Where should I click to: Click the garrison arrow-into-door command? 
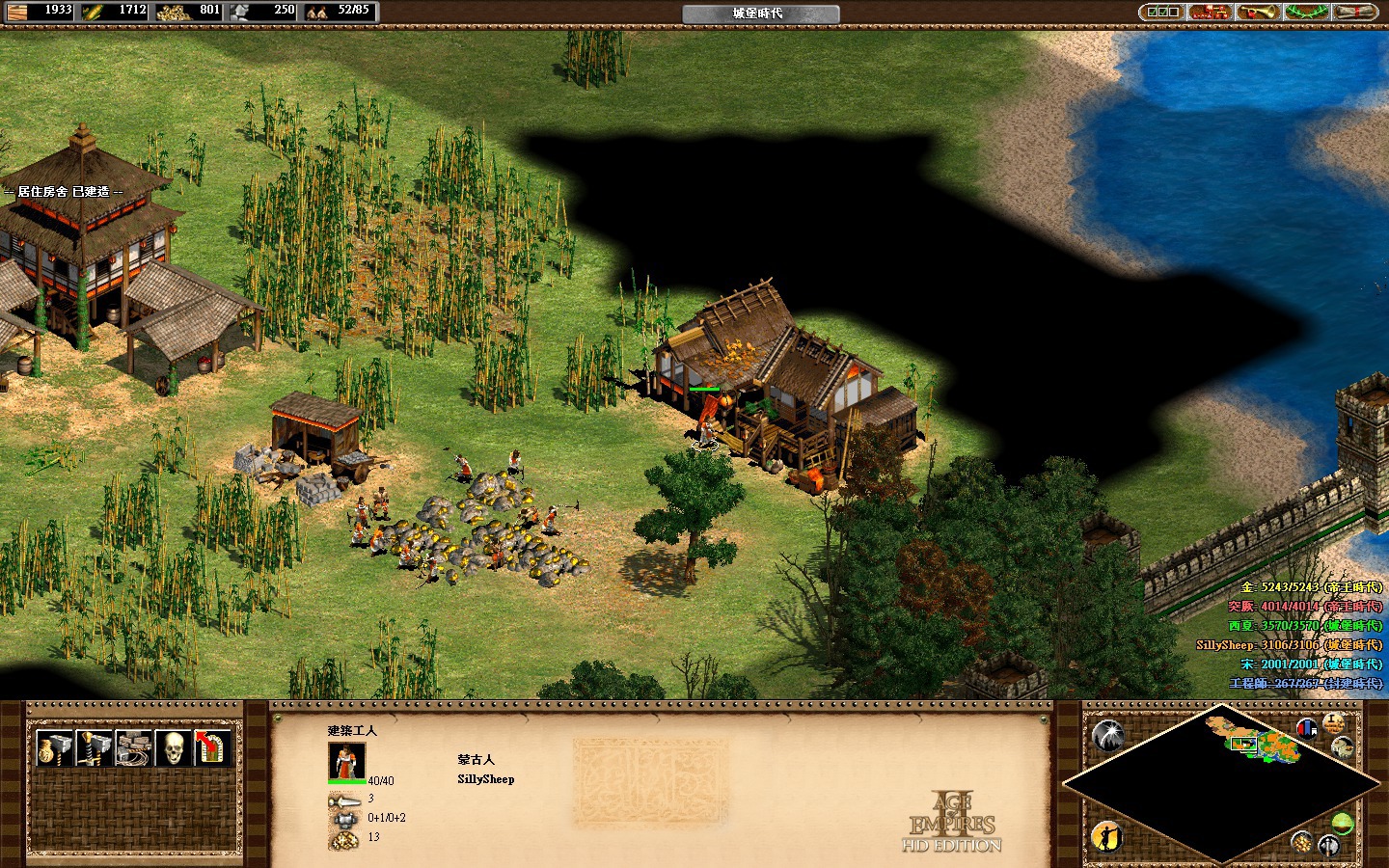[212, 748]
